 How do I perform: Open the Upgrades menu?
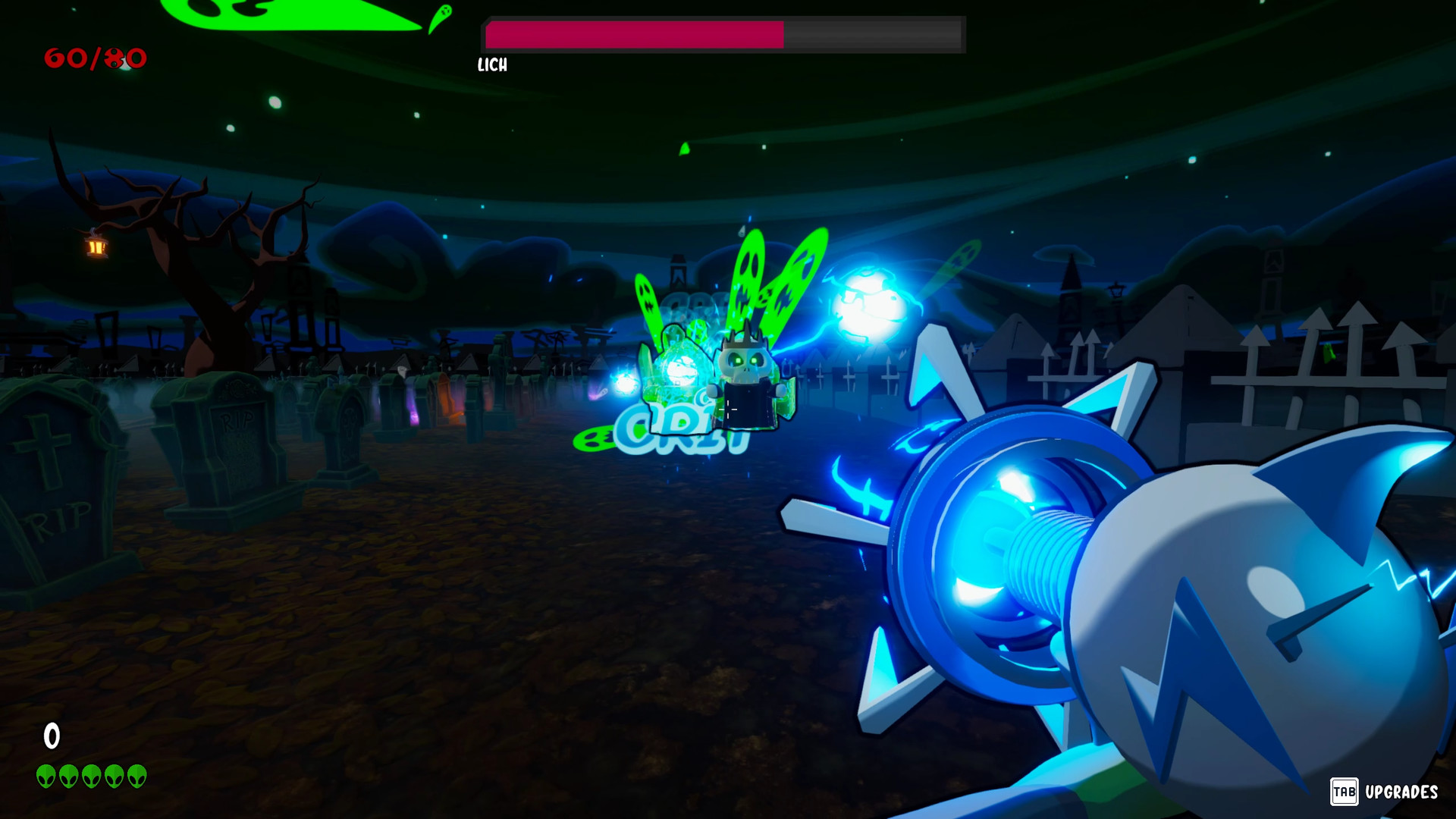[x=1403, y=792]
